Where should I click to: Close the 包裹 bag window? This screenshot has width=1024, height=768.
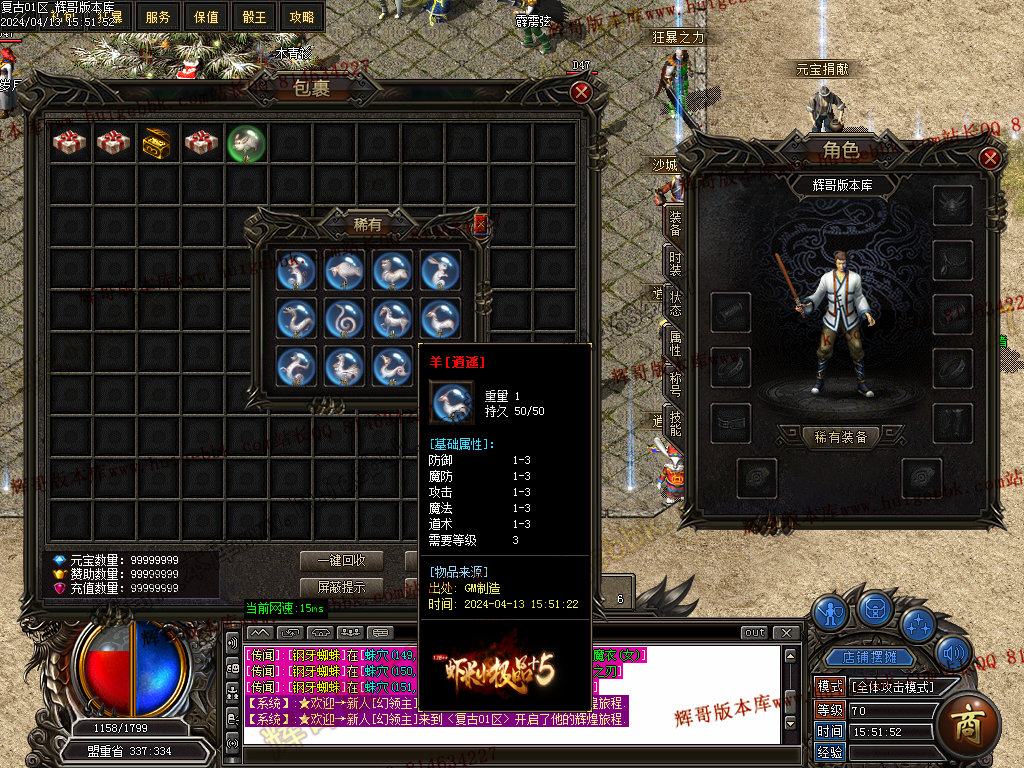tap(581, 92)
